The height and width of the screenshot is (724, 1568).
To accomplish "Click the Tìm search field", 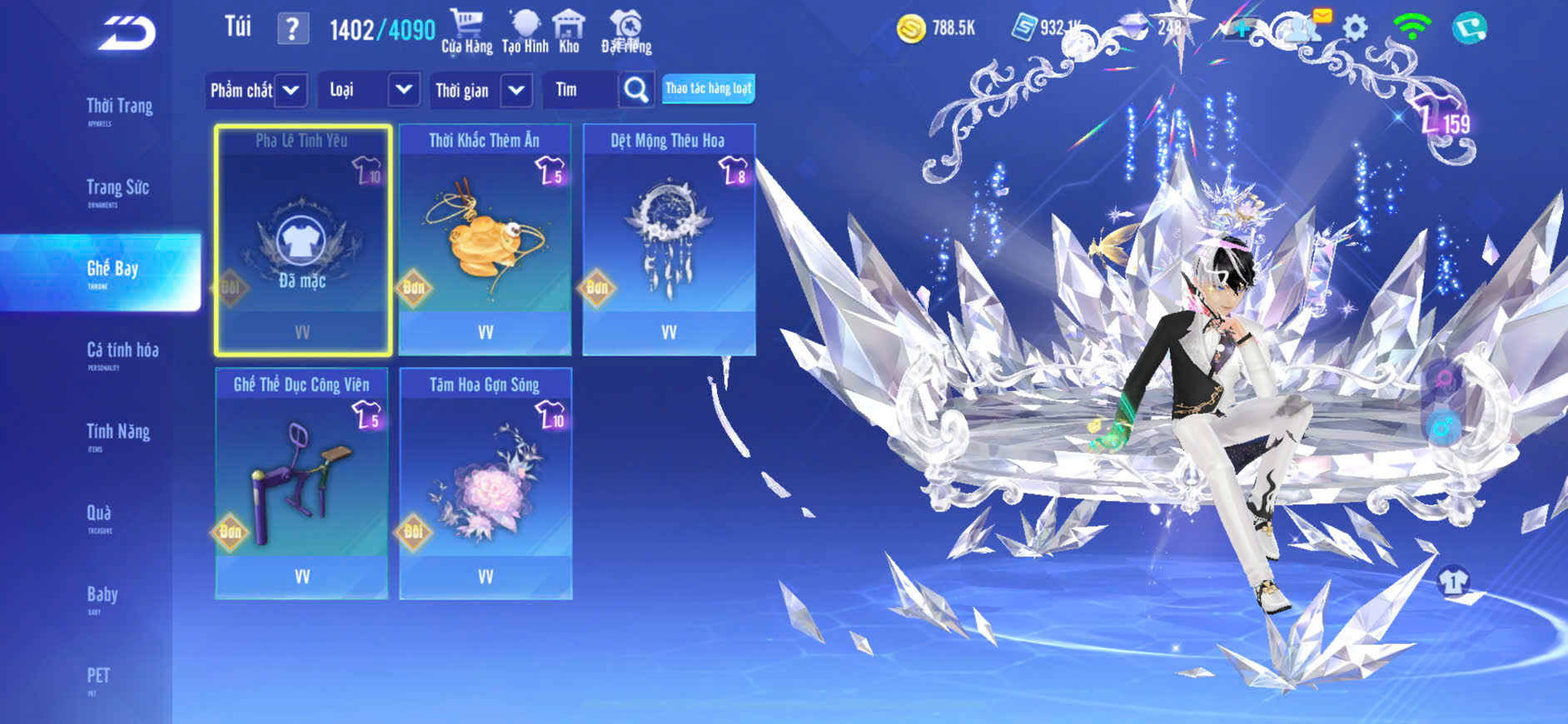I will click(581, 90).
